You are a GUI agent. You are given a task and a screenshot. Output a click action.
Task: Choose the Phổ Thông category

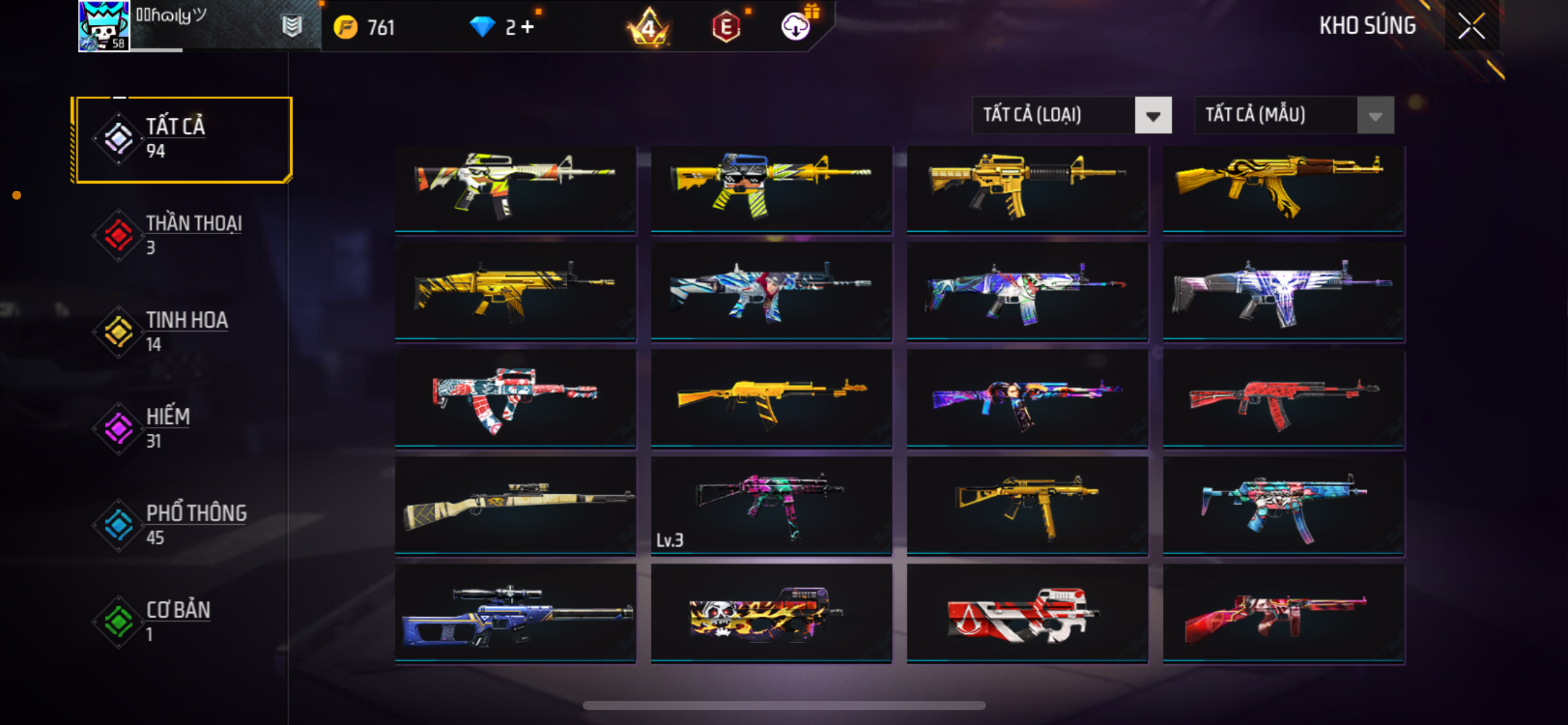pos(182,524)
